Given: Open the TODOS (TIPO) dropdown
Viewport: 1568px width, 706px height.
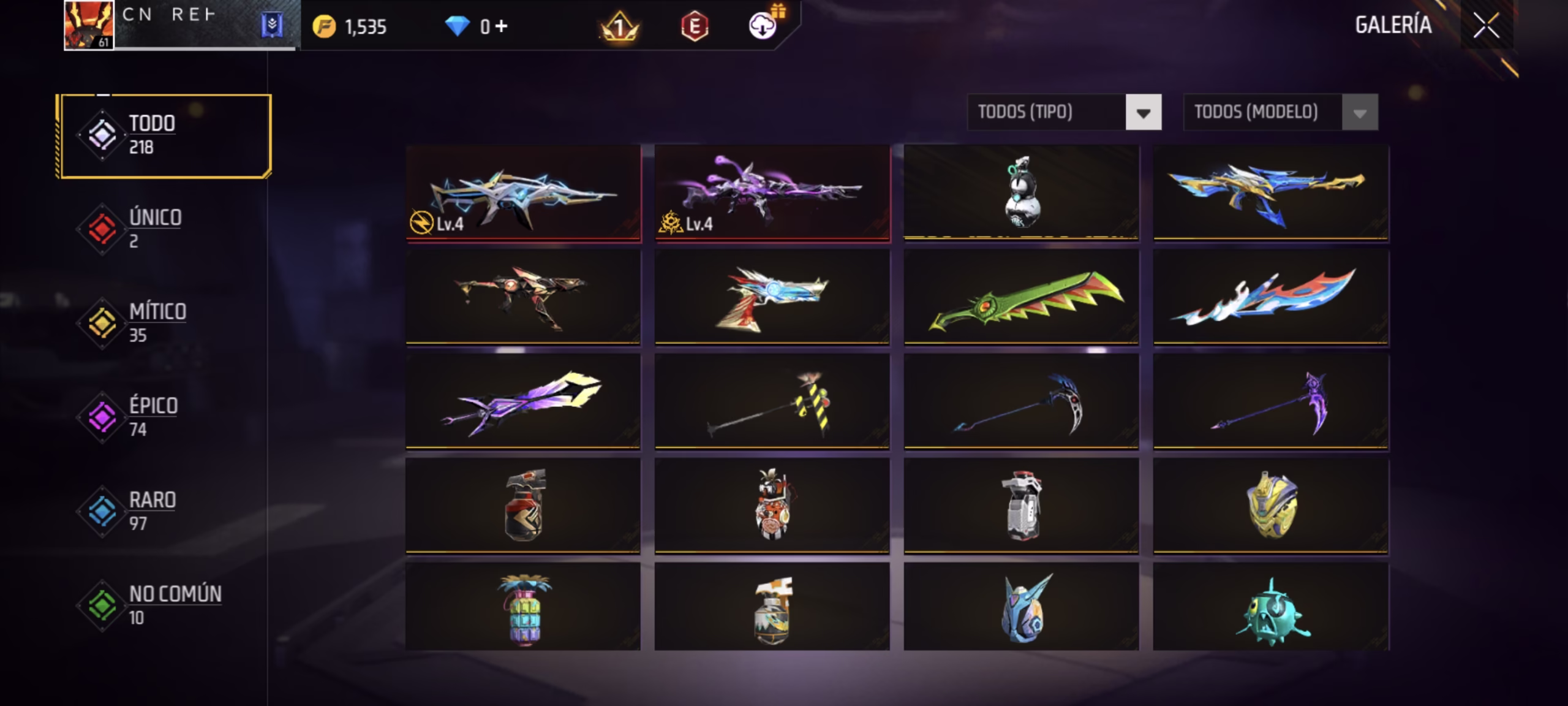Looking at the screenshot, I should (x=1143, y=112).
